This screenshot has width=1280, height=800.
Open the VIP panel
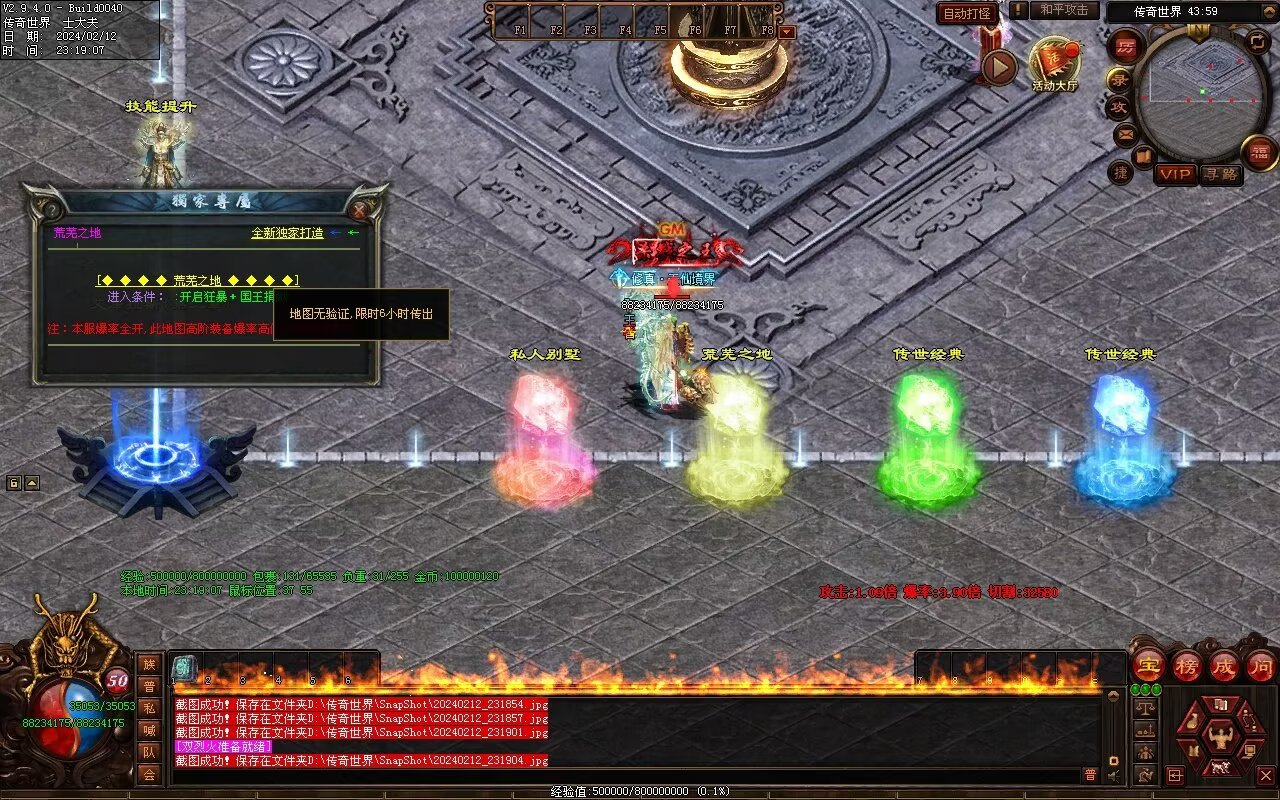1175,174
